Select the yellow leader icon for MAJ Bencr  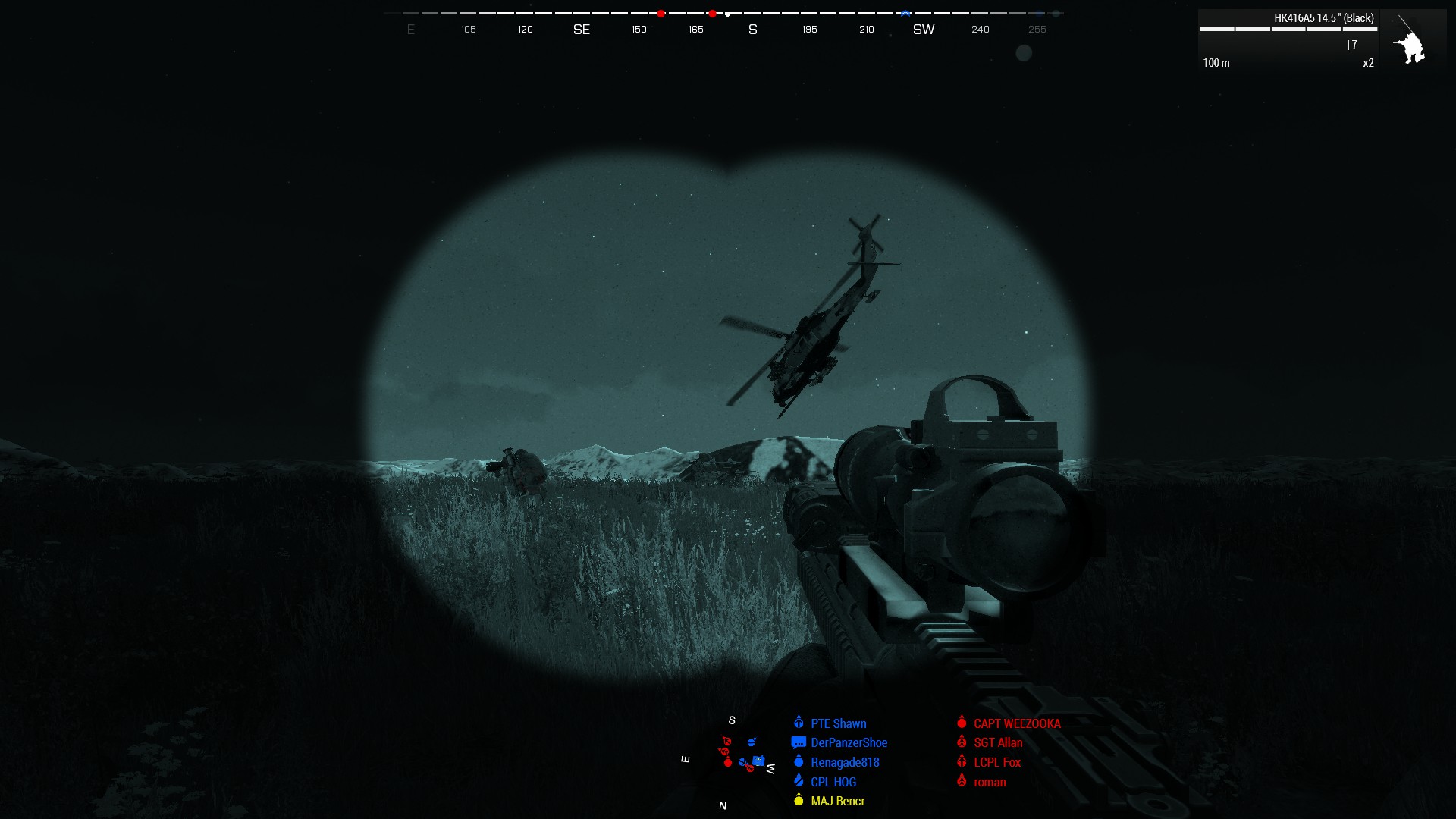pyautogui.click(x=797, y=801)
